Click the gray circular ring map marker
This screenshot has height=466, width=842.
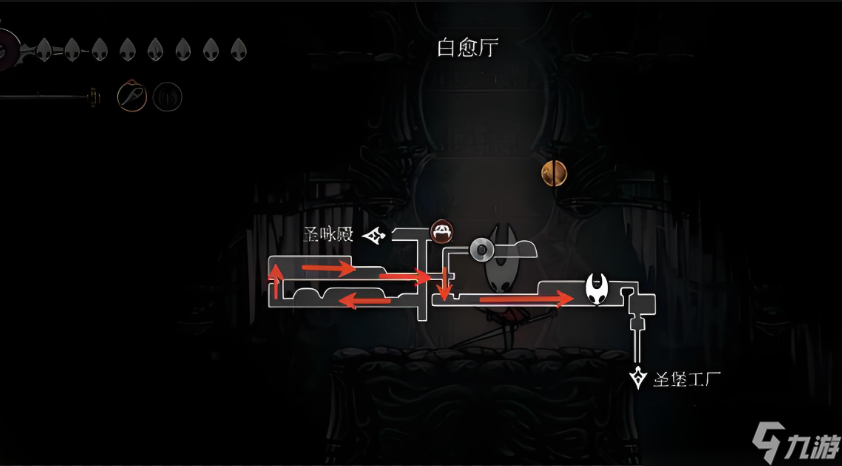click(483, 248)
